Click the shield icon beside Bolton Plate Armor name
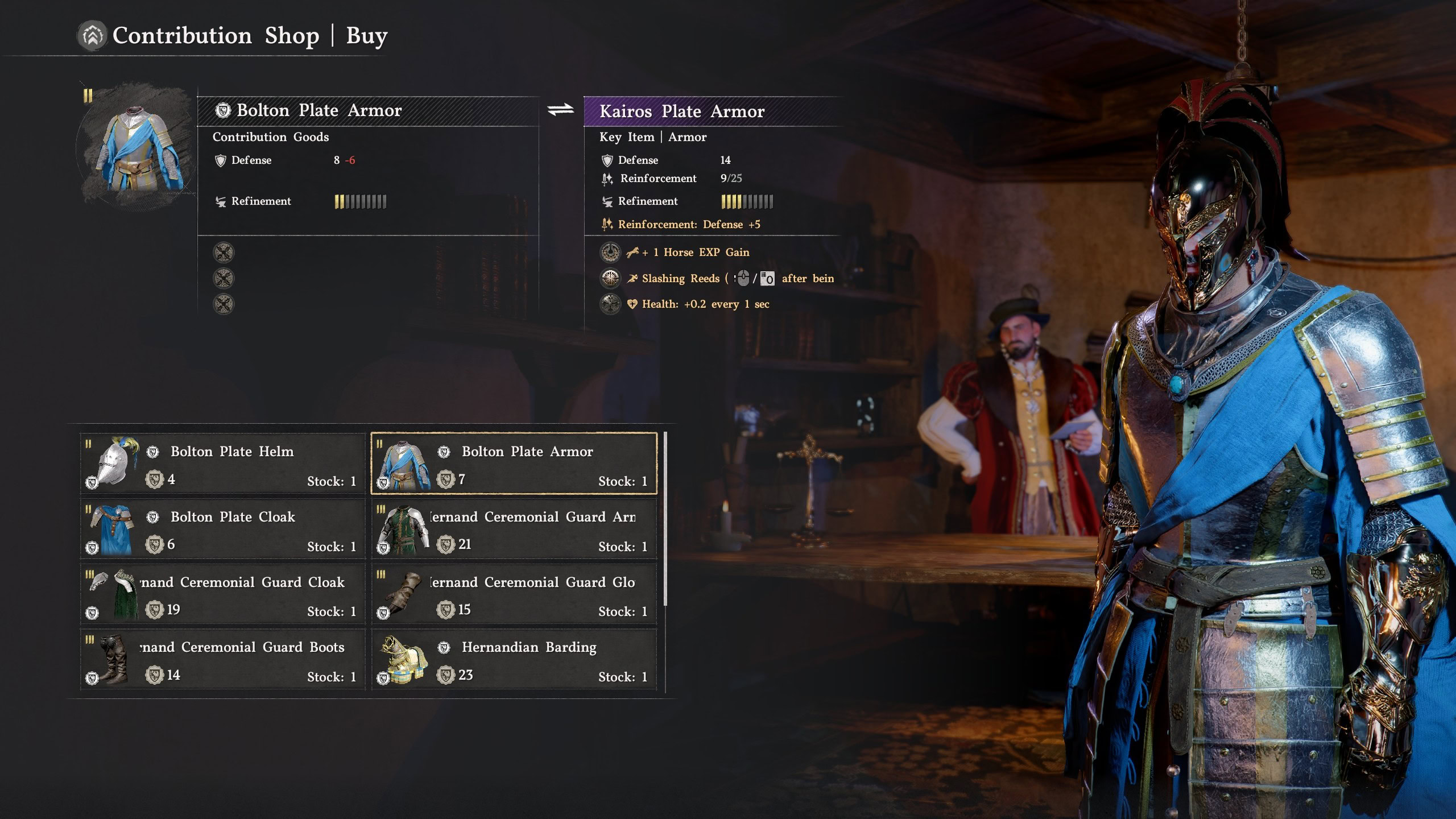The height and width of the screenshot is (819, 1456). click(x=223, y=110)
